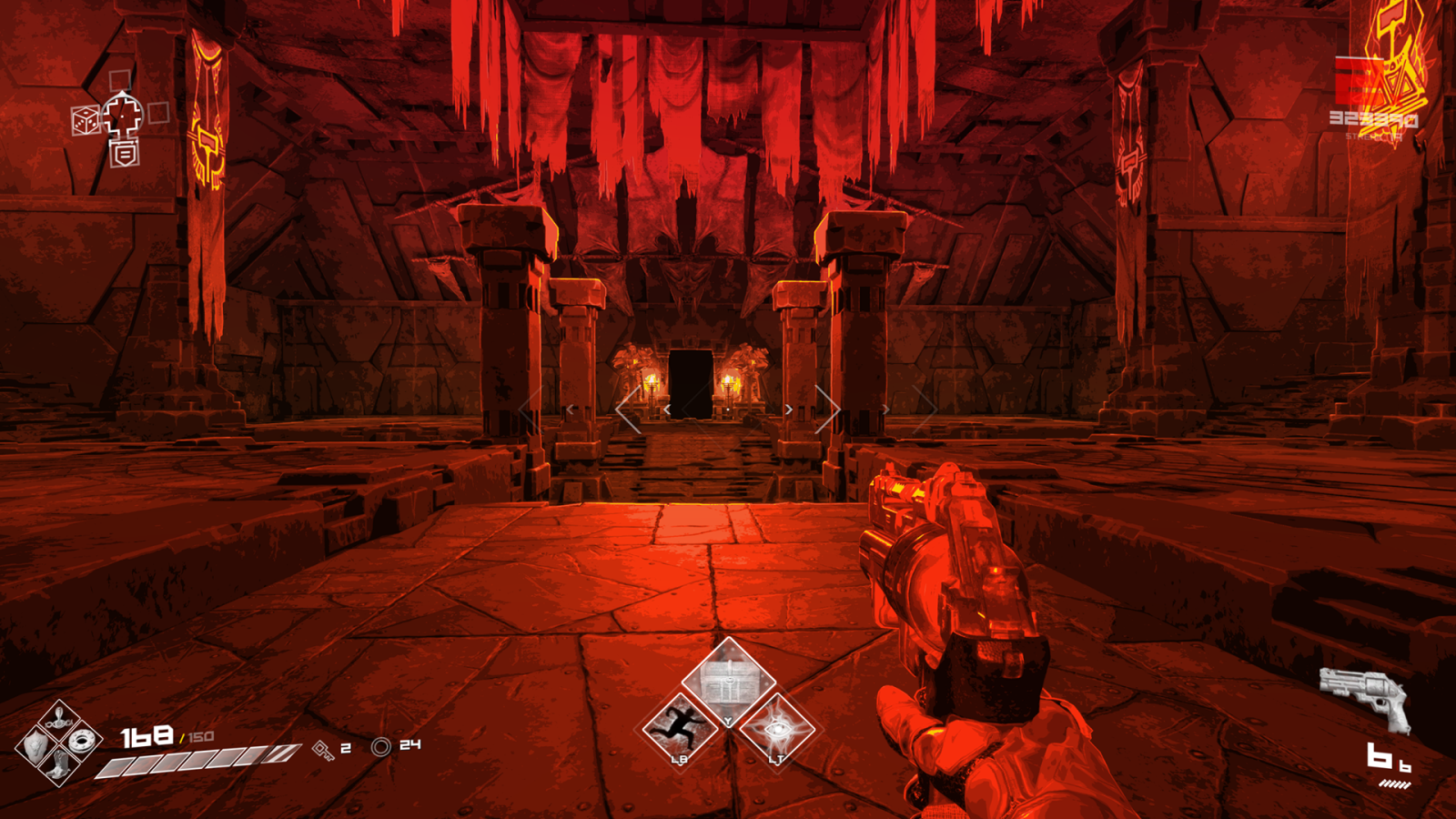Click the lion shield equipment slot
The width and height of the screenshot is (1456, 819).
35,745
